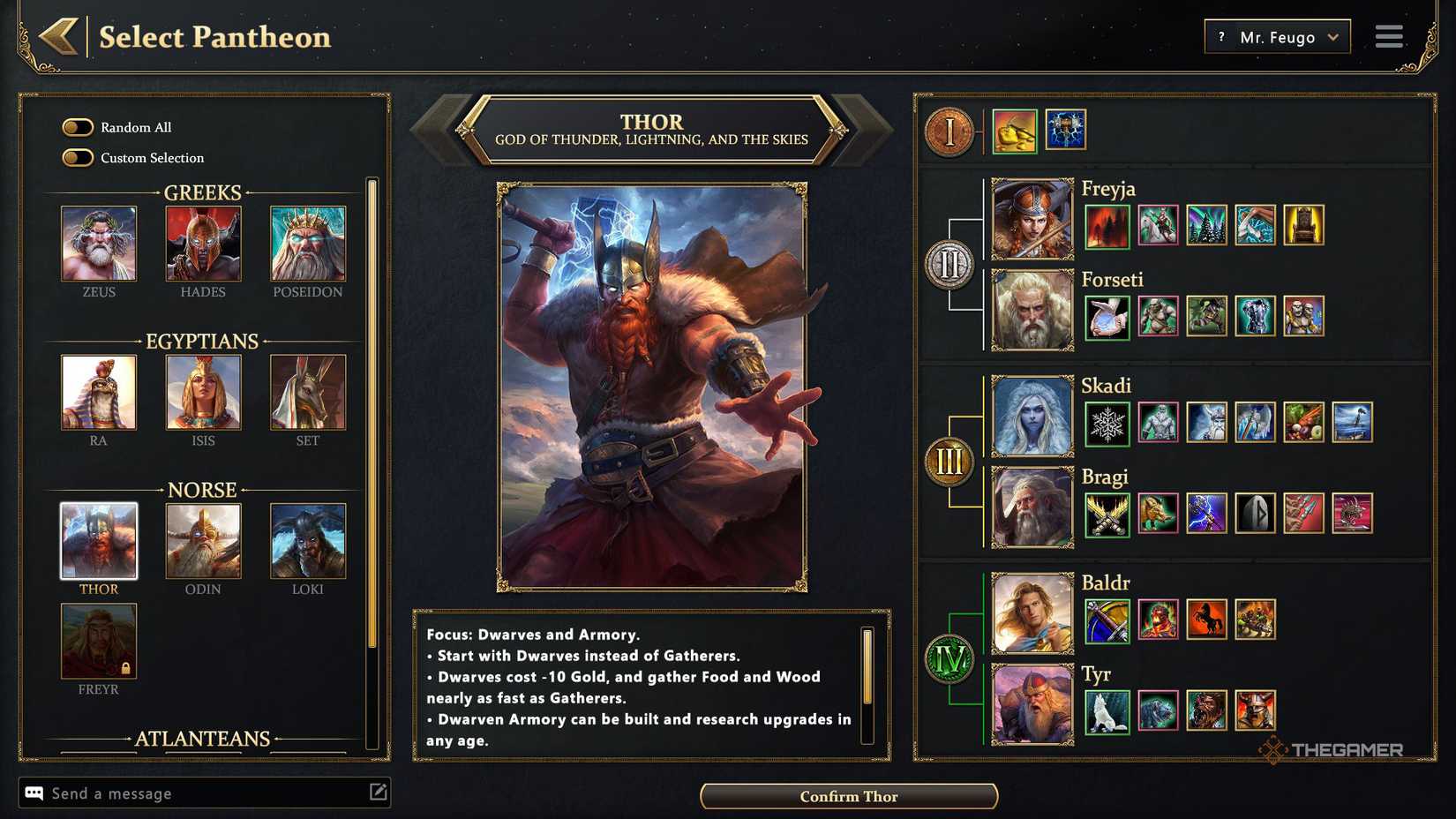
Task: Select Freyja's forest fire ability icon
Action: pos(1107,226)
